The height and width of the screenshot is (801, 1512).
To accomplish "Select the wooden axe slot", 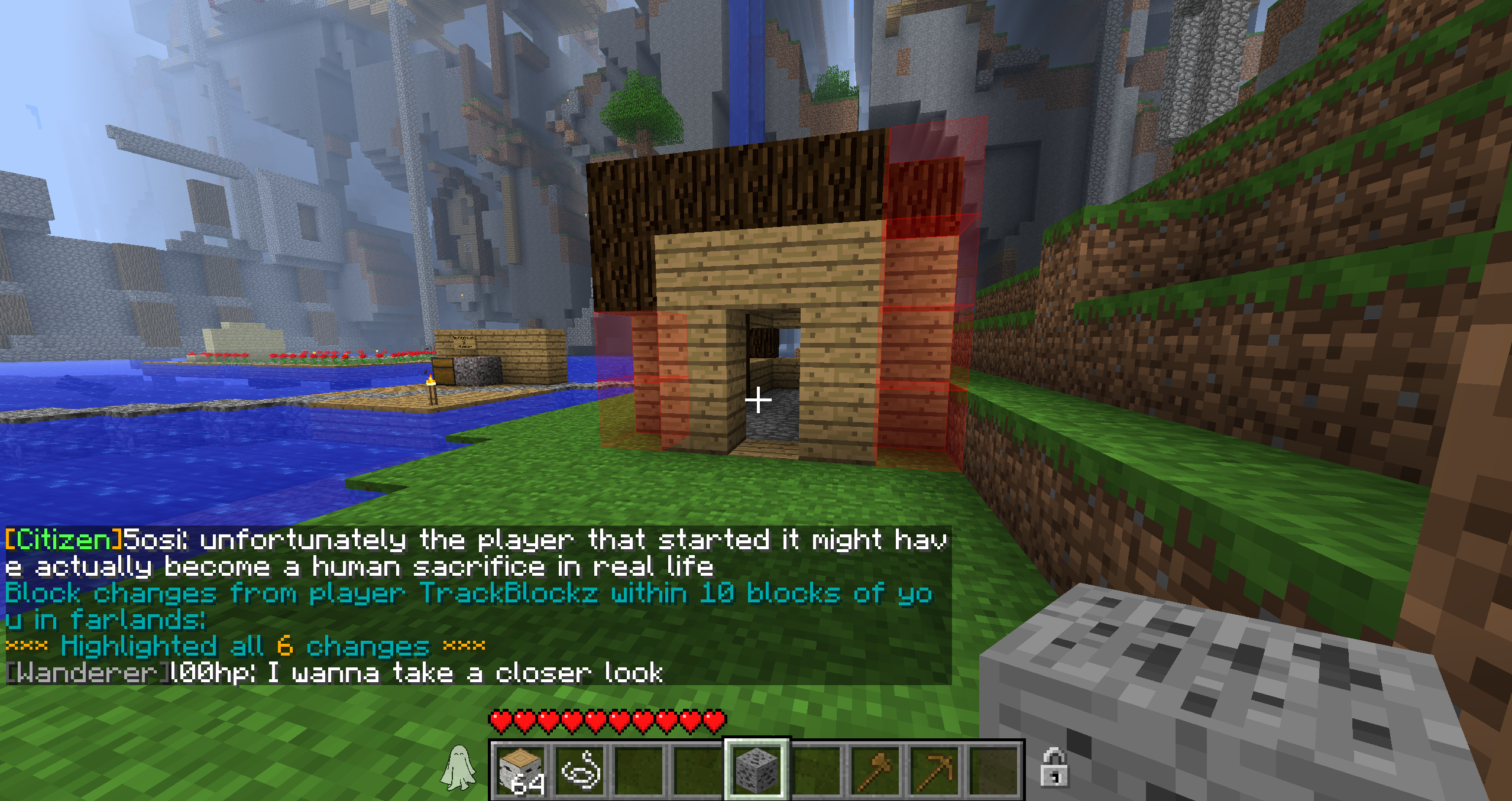I will coord(876,770).
